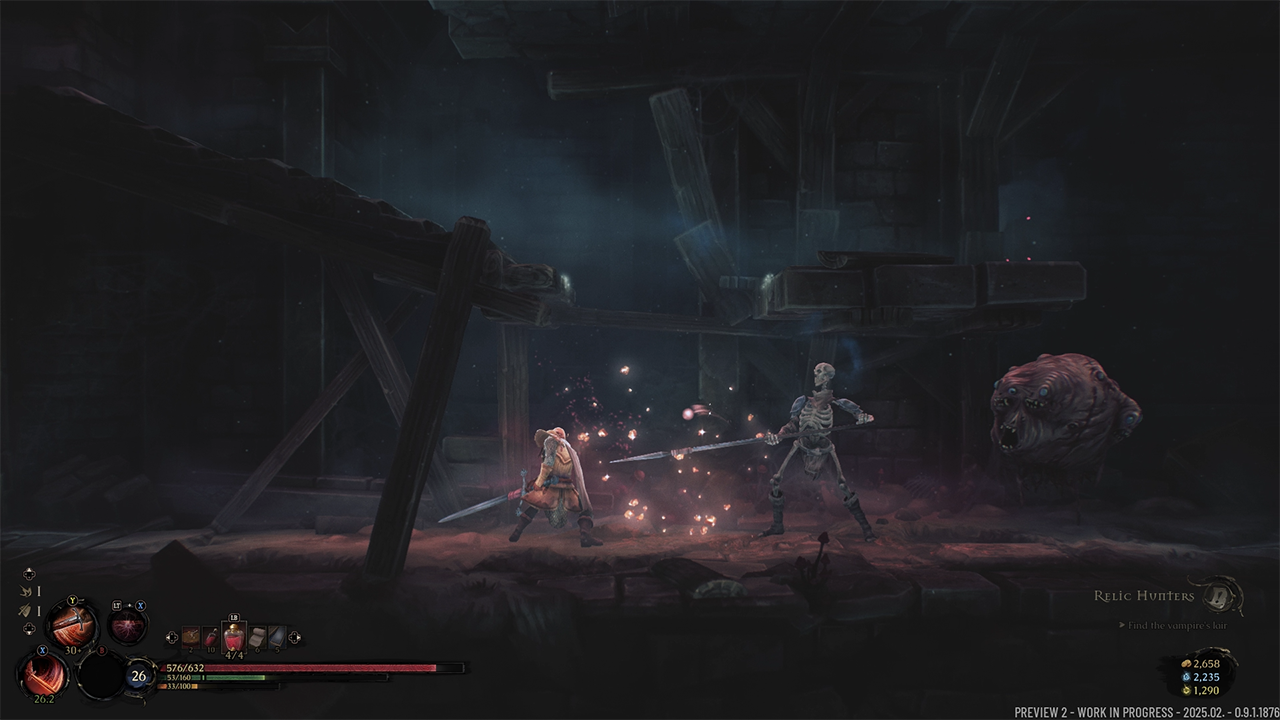Viewport: 1280px width, 720px height.
Task: Select the empty black ability slot
Action: (102, 675)
